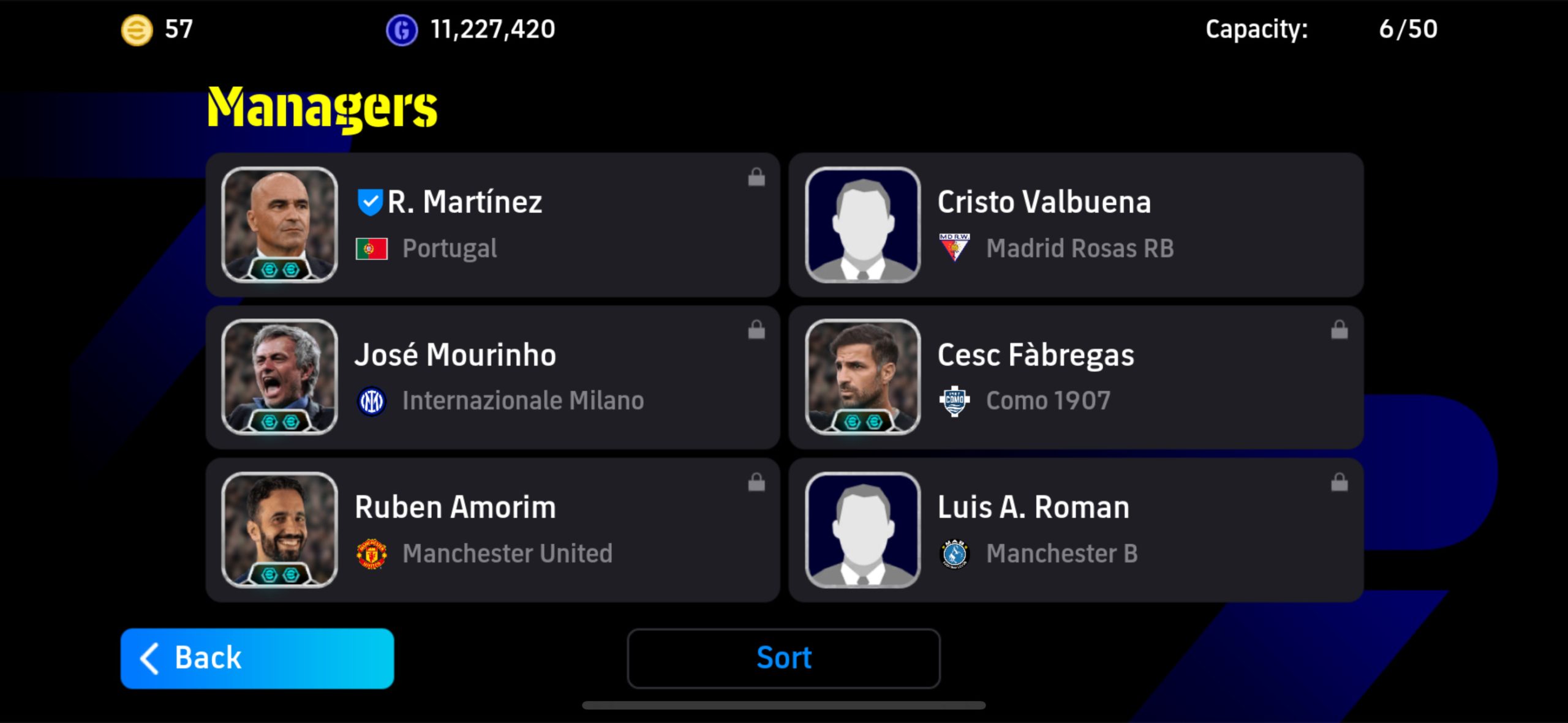Choose Luis A. Roman of Manchester B
This screenshot has width=1568, height=723.
[x=1076, y=530]
